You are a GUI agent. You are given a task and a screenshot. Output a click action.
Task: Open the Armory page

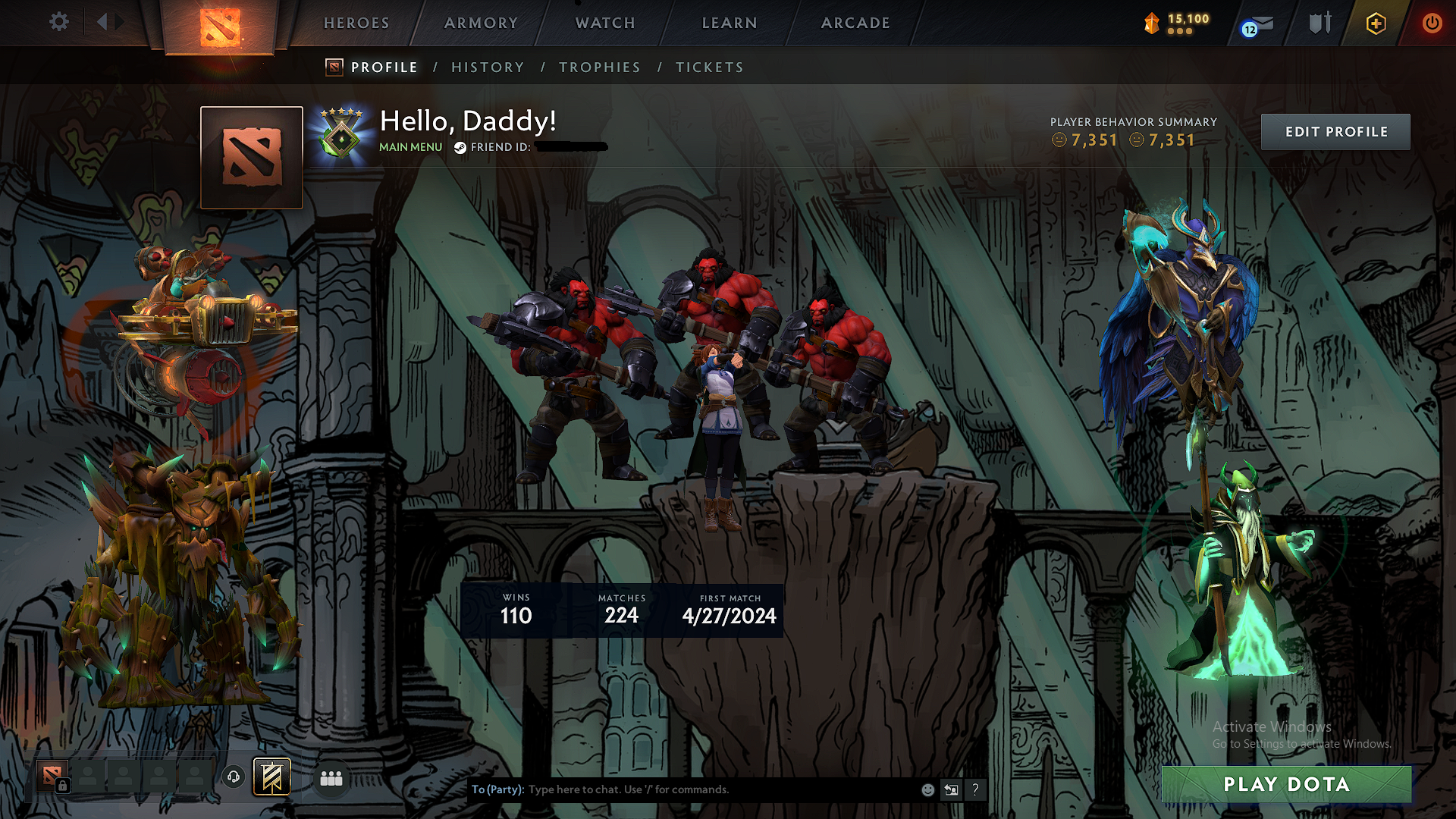pos(481,23)
